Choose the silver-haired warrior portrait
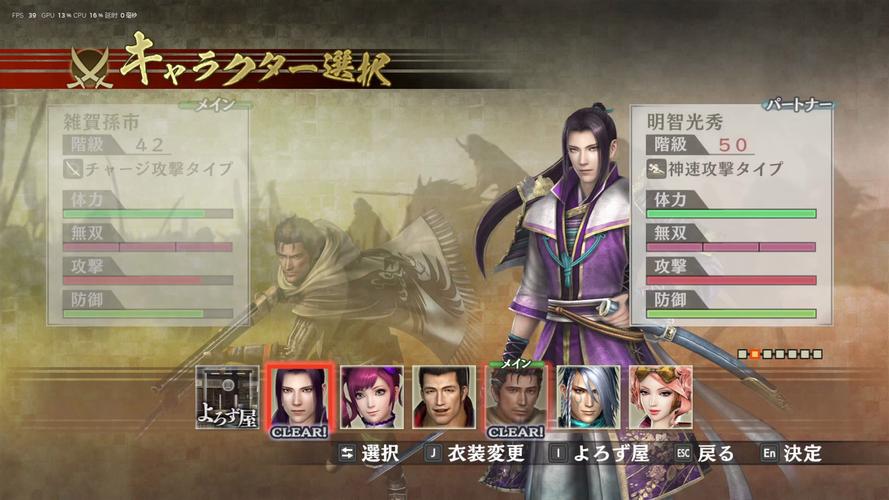 588,398
